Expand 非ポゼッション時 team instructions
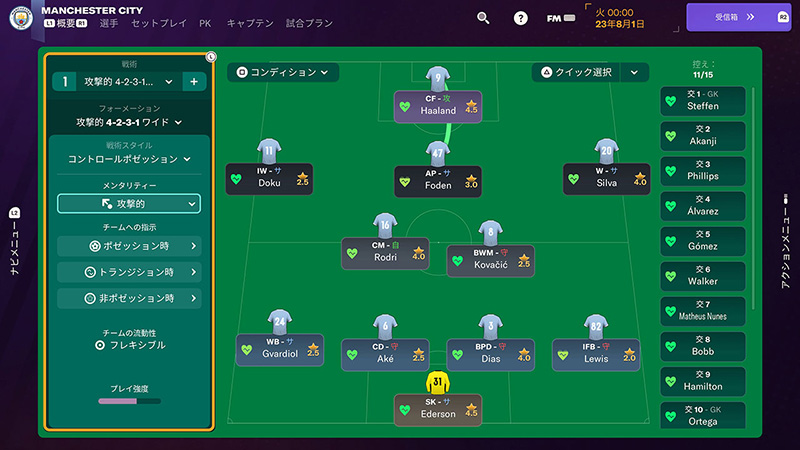 point(129,298)
